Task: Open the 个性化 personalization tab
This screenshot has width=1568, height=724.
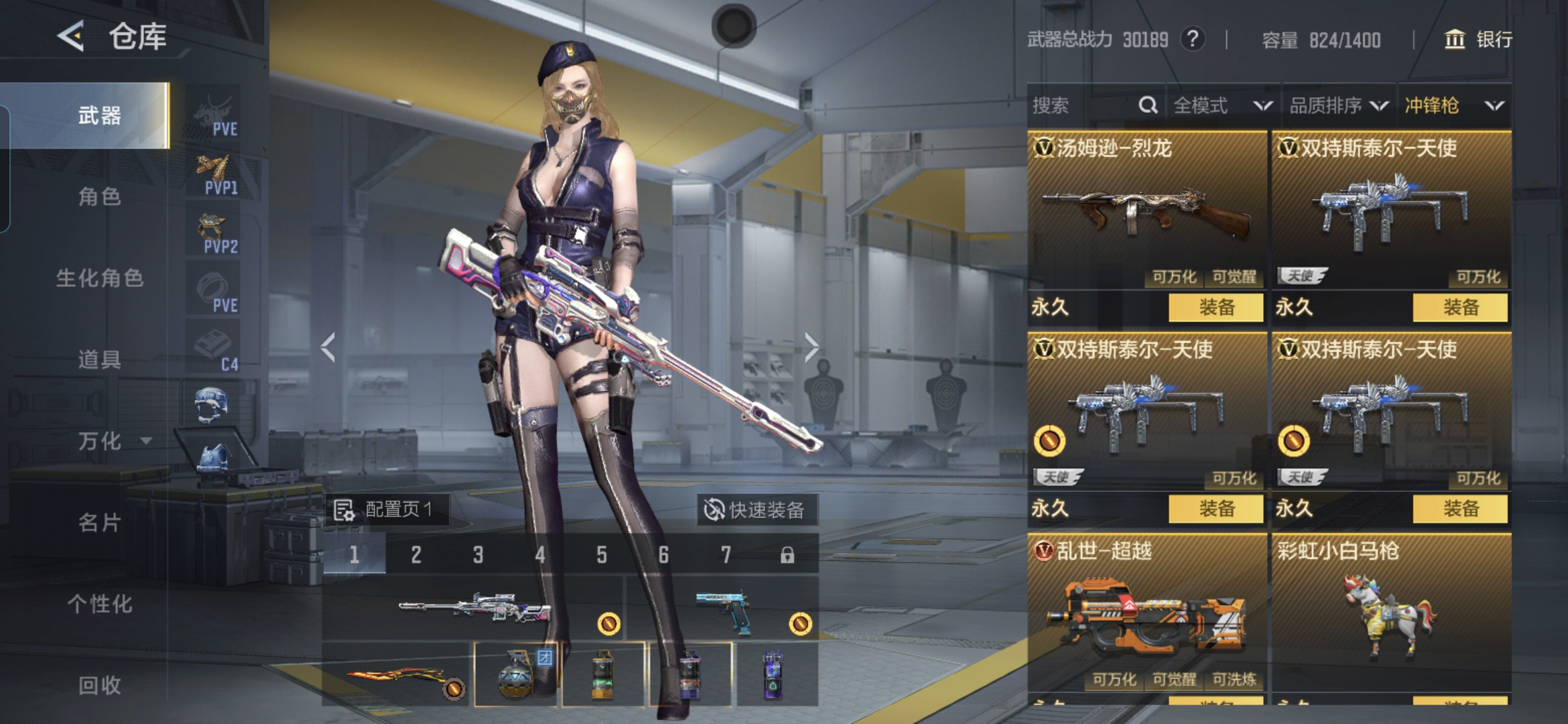Action: tap(99, 603)
